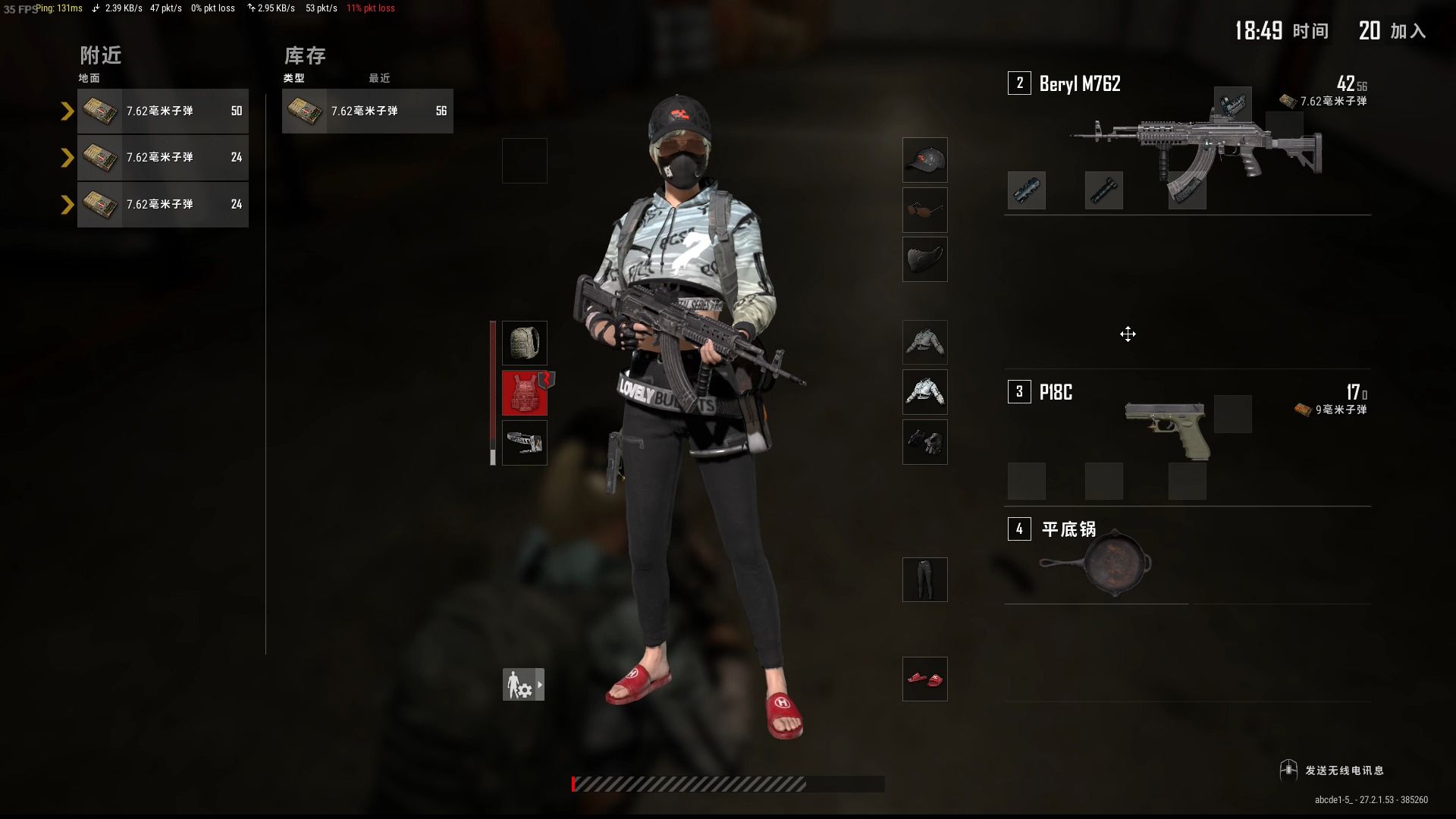The image size is (1456, 819).
Task: Select the Beryl's sight attachment slot
Action: [1232, 105]
